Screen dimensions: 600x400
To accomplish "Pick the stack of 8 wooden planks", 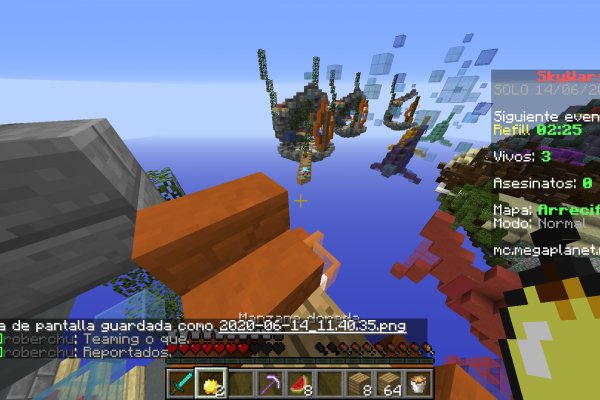I will click(x=359, y=381).
